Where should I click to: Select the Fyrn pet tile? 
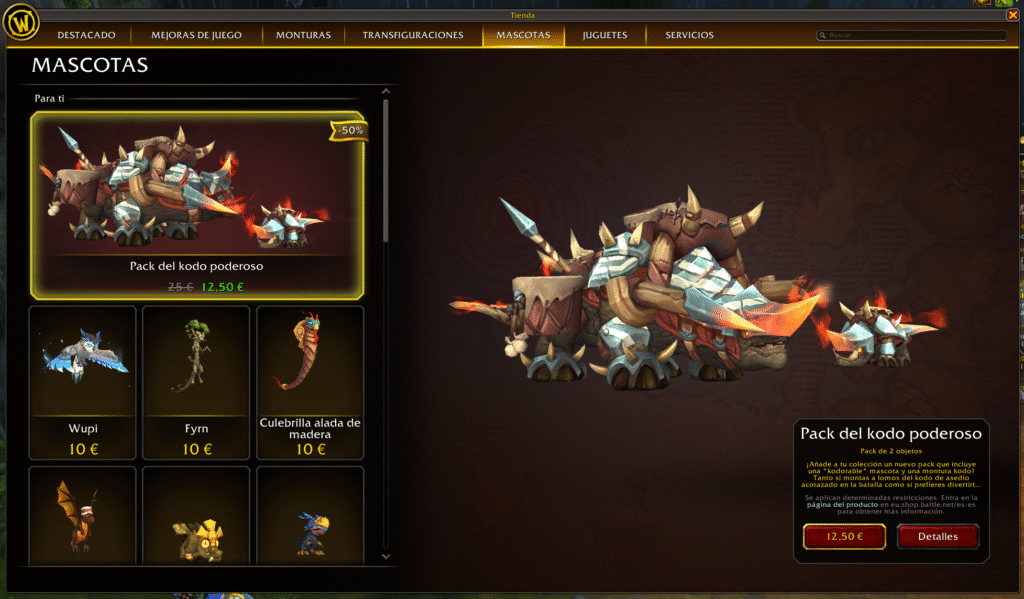coord(196,382)
